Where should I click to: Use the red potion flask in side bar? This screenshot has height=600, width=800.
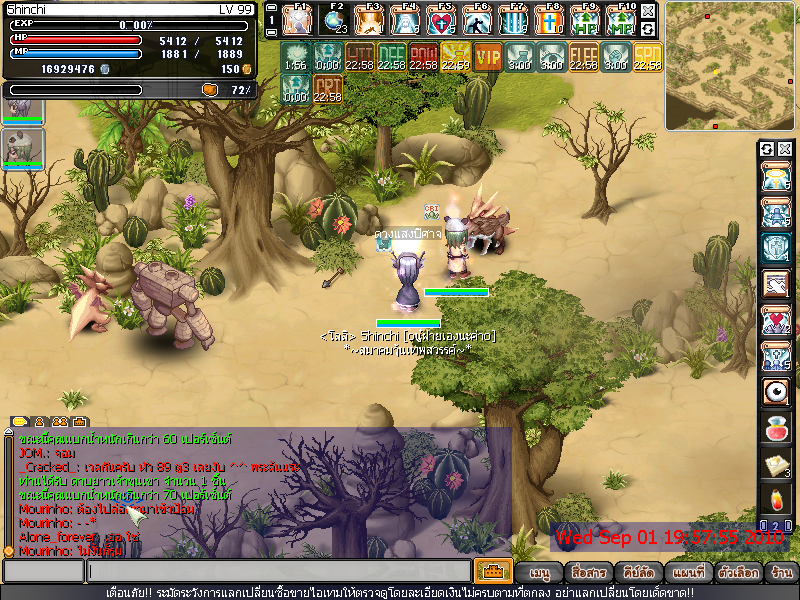(774, 428)
